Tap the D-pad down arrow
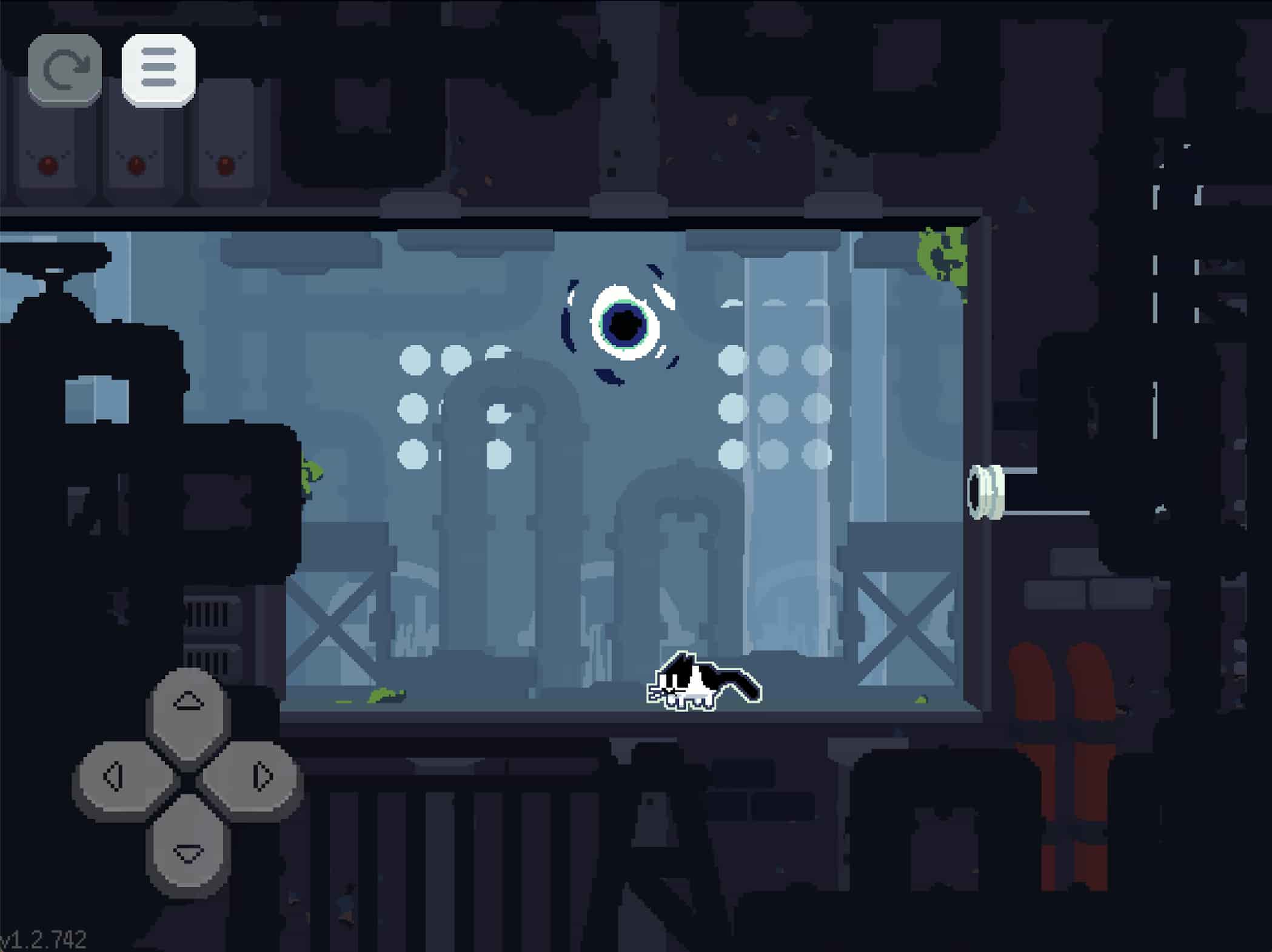This screenshot has width=1272, height=952. [x=188, y=852]
